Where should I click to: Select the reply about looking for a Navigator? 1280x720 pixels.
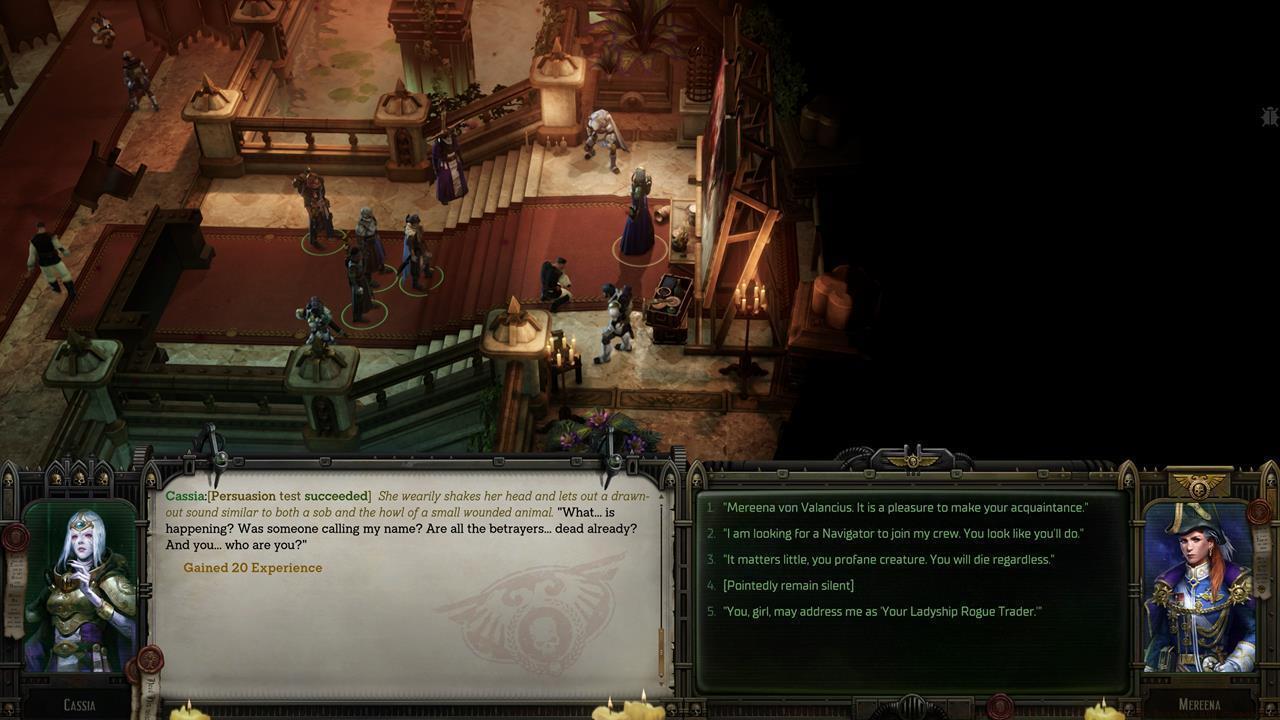click(902, 534)
